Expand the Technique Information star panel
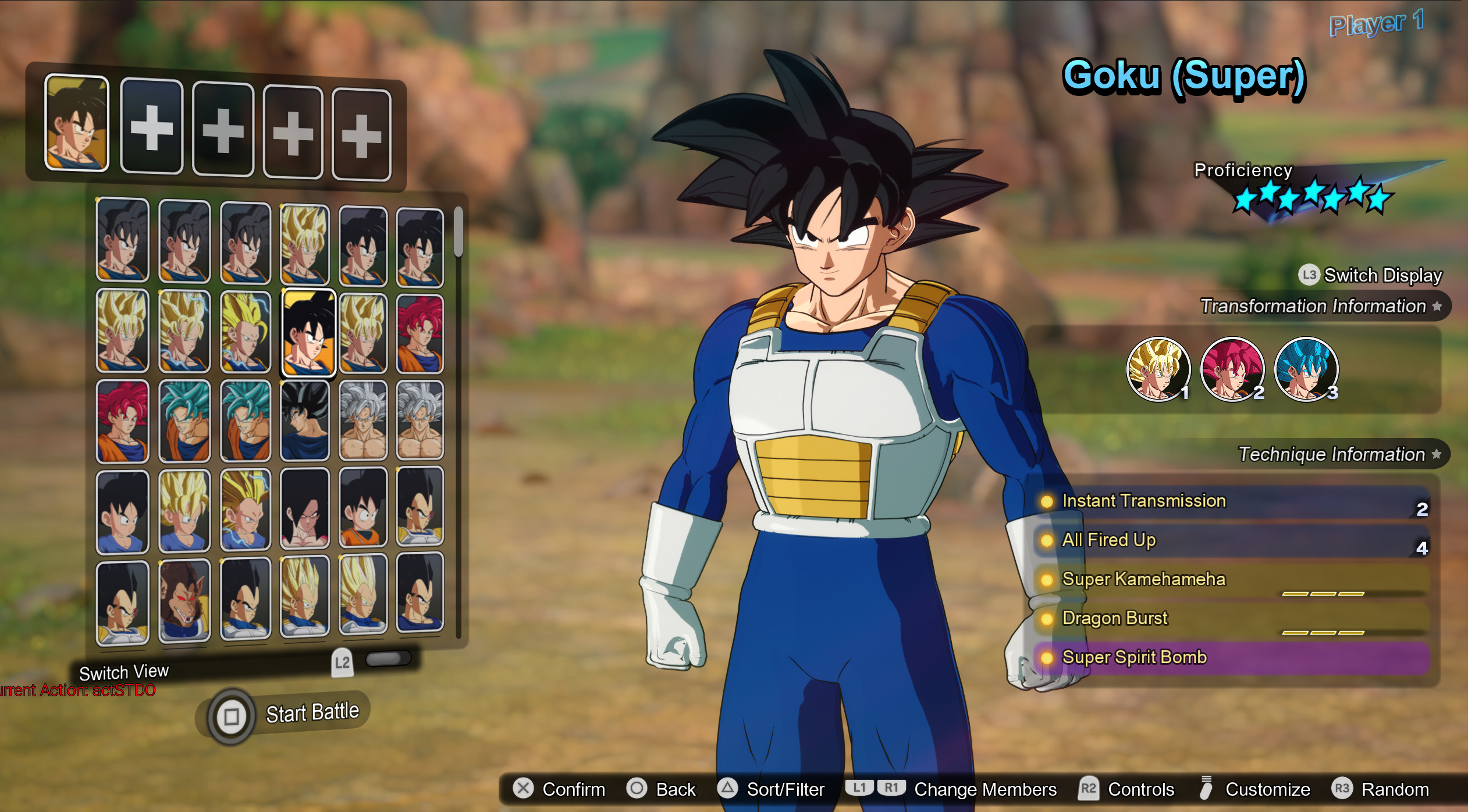This screenshot has width=1468, height=812. click(x=1435, y=455)
